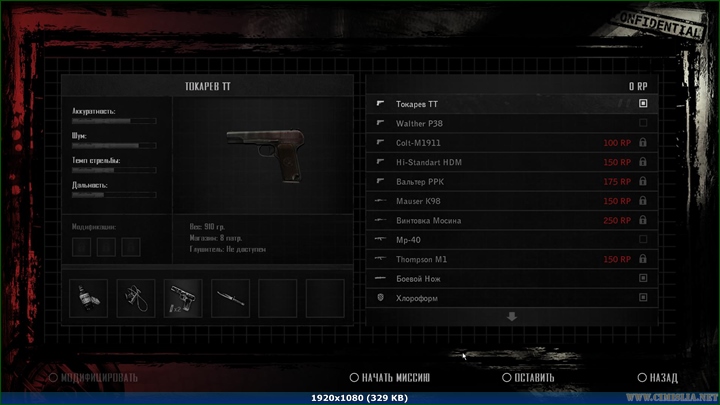Select the Хлороформ item row
Screen dimensions: 720x405
[x=510, y=298]
